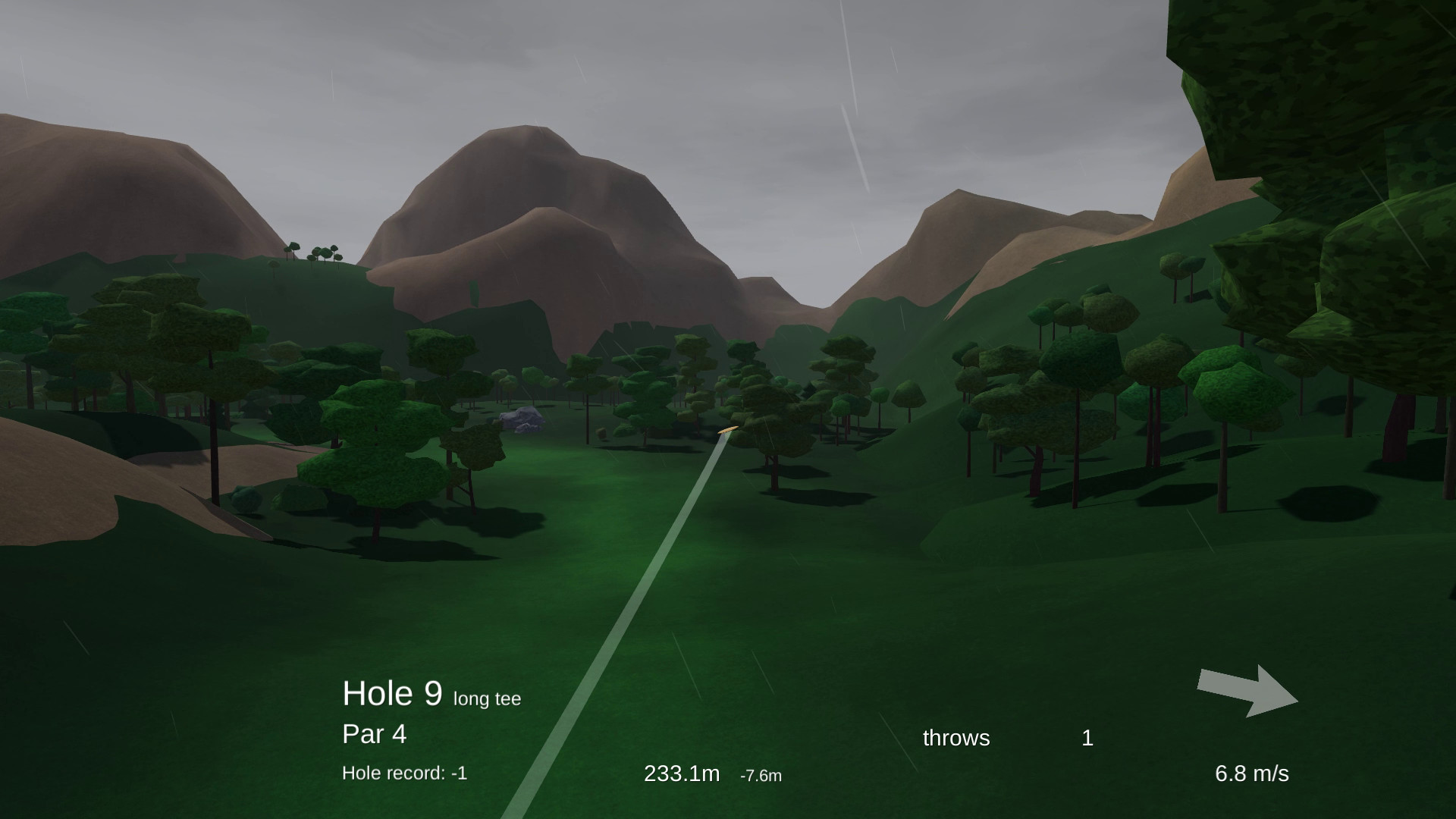Toggle the long tee label
1456x819 pixels.
pyautogui.click(x=486, y=698)
